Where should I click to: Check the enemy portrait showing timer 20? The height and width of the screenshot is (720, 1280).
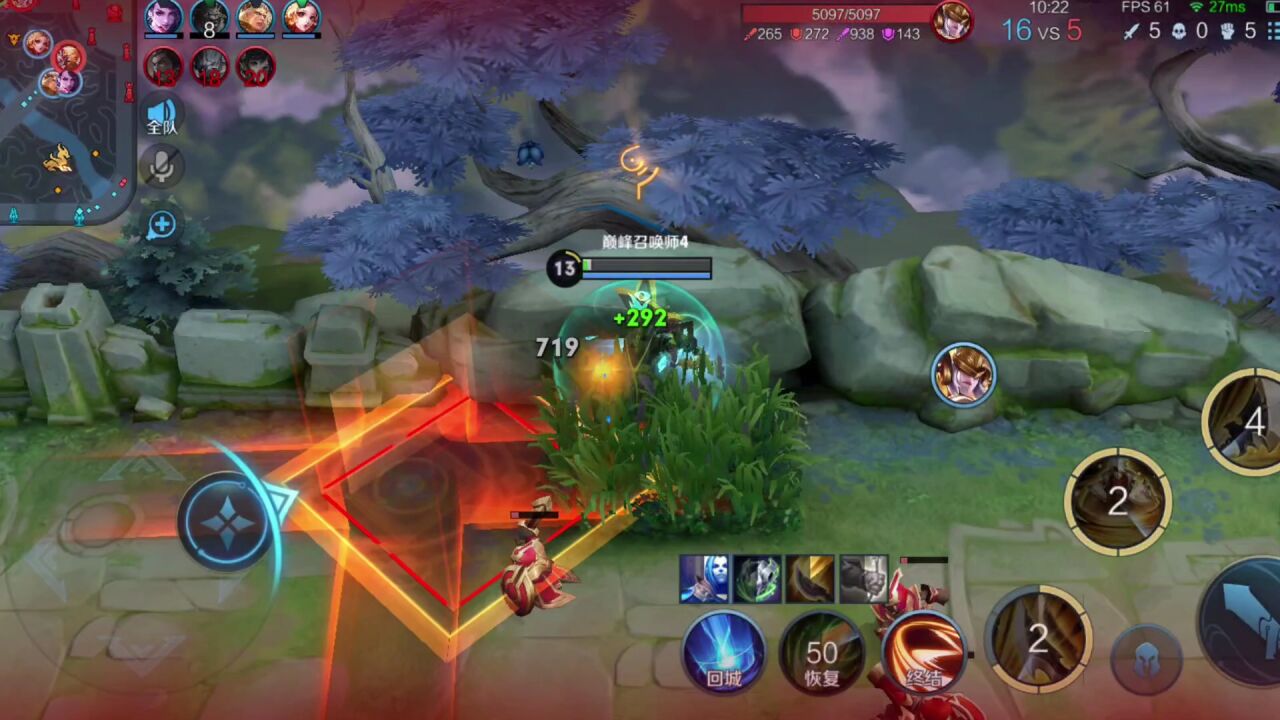(x=255, y=67)
